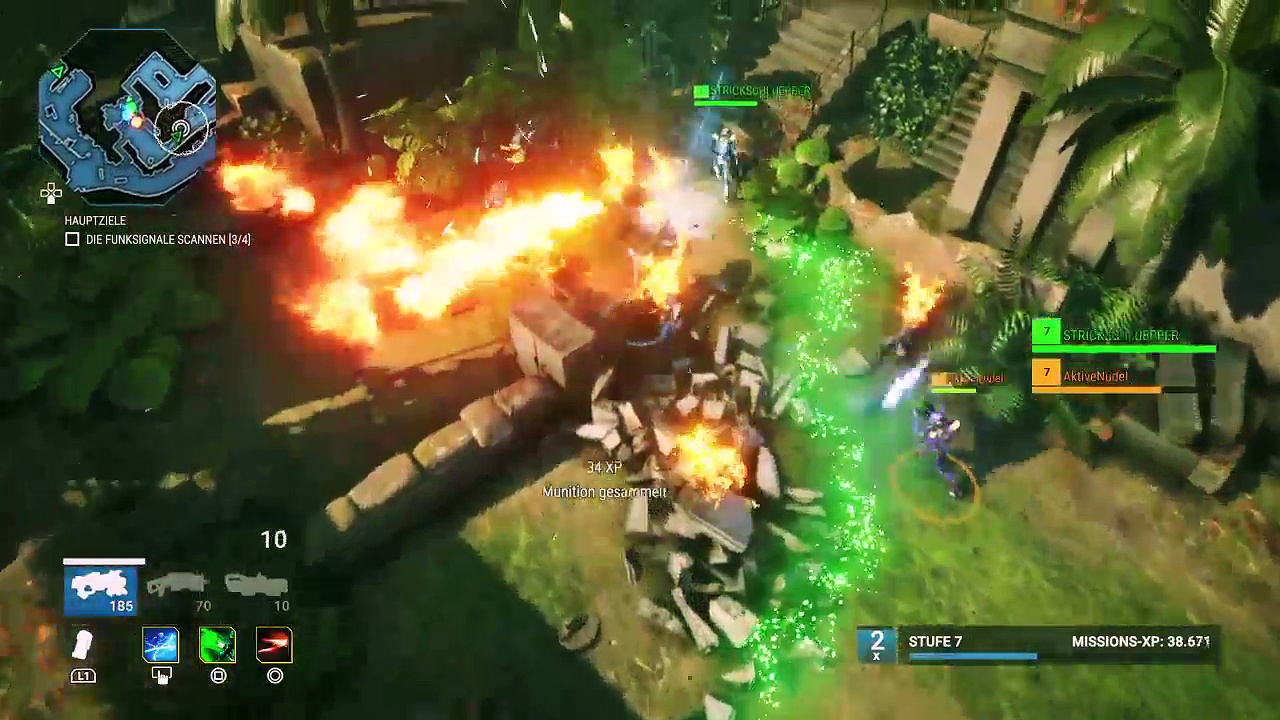1280x720 pixels.
Task: Activate the red beam ability
Action: point(274,646)
